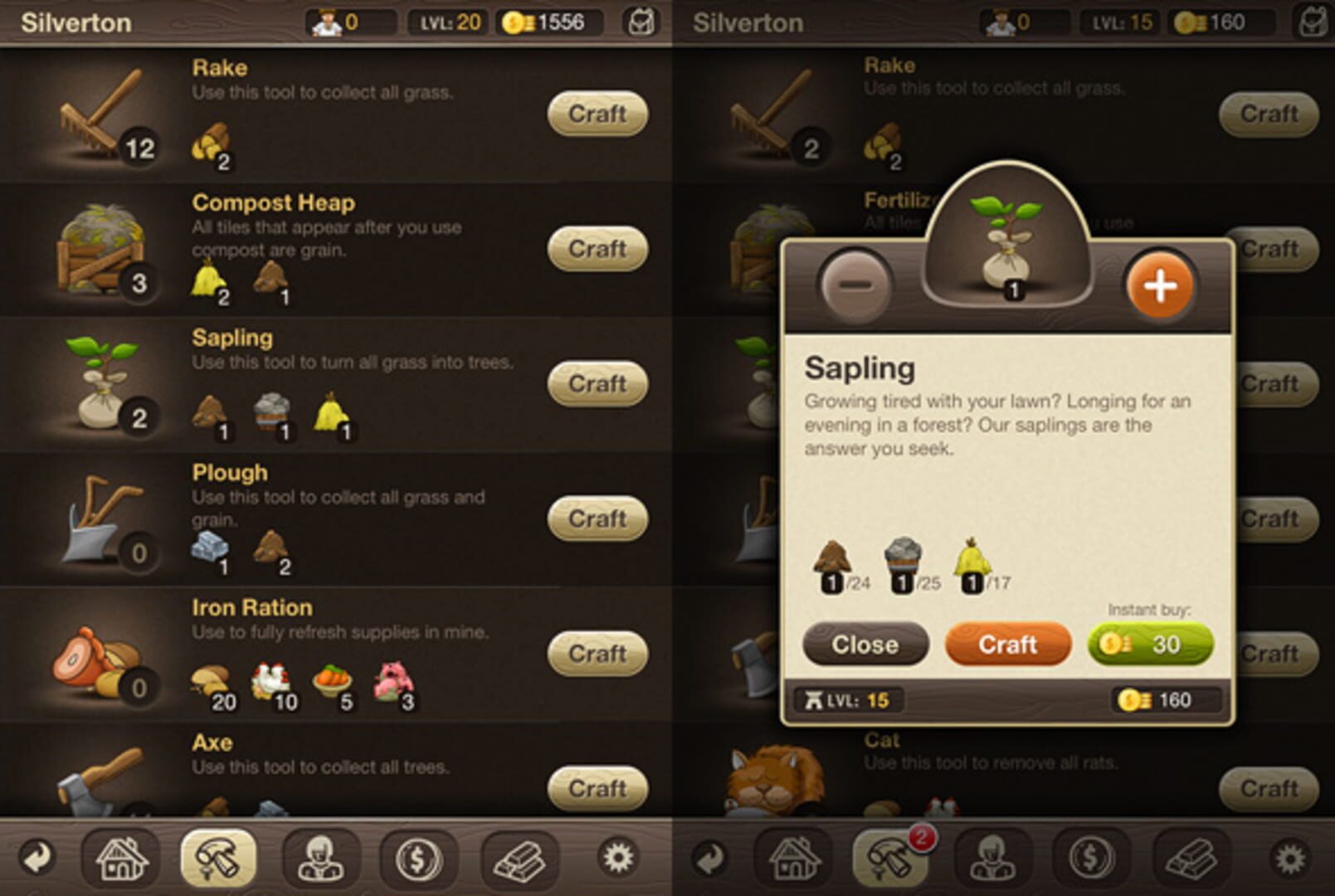Select the wood resource icon in Sapling recipe
This screenshot has width=1335, height=896.
pos(831,558)
